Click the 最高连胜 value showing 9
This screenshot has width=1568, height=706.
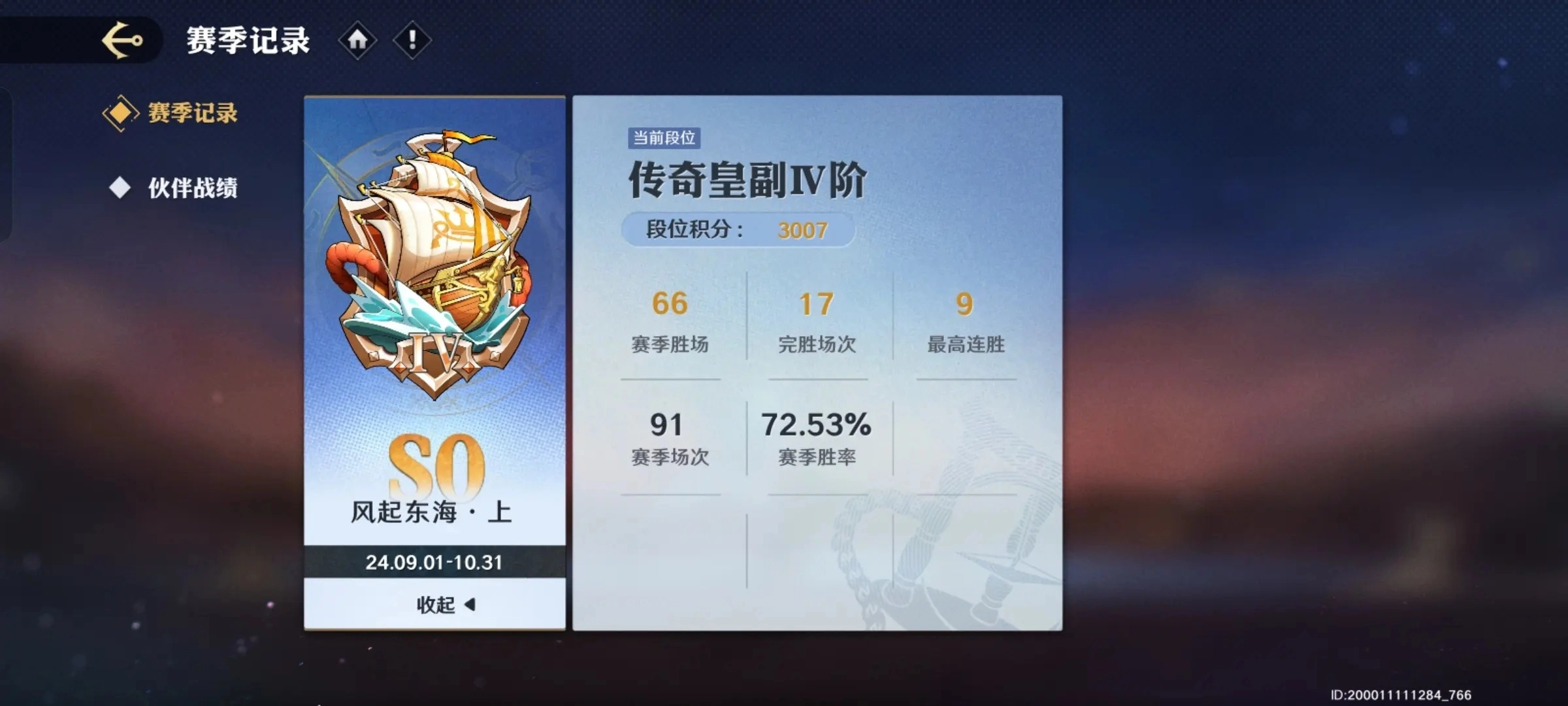click(x=964, y=302)
